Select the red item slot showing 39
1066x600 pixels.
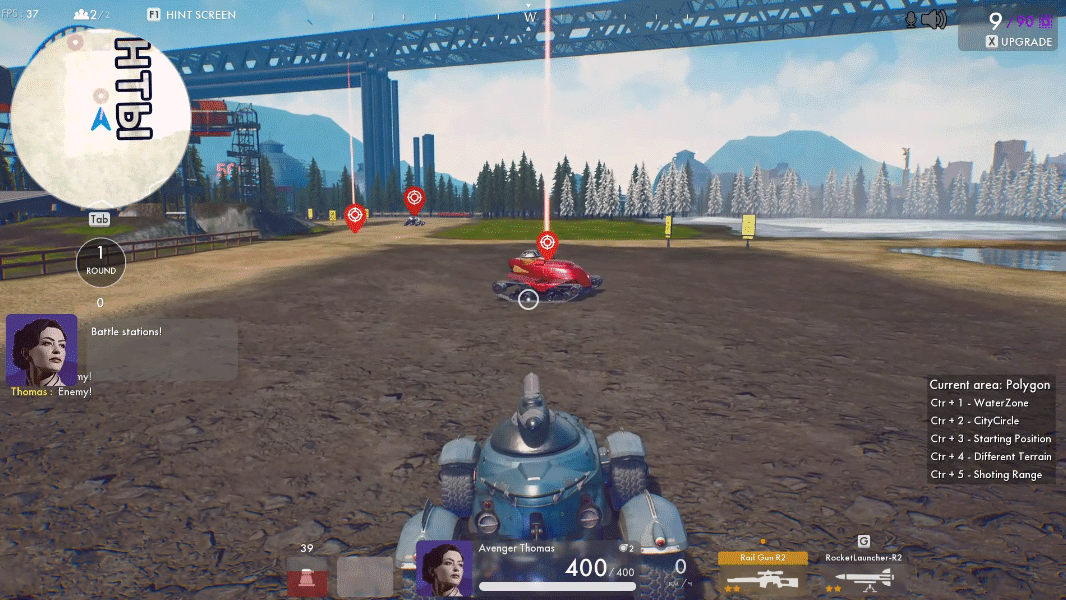tap(307, 576)
